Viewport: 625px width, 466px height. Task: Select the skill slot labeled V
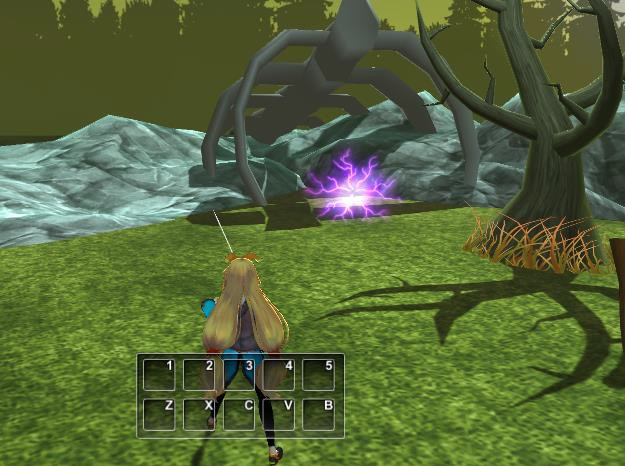point(279,414)
